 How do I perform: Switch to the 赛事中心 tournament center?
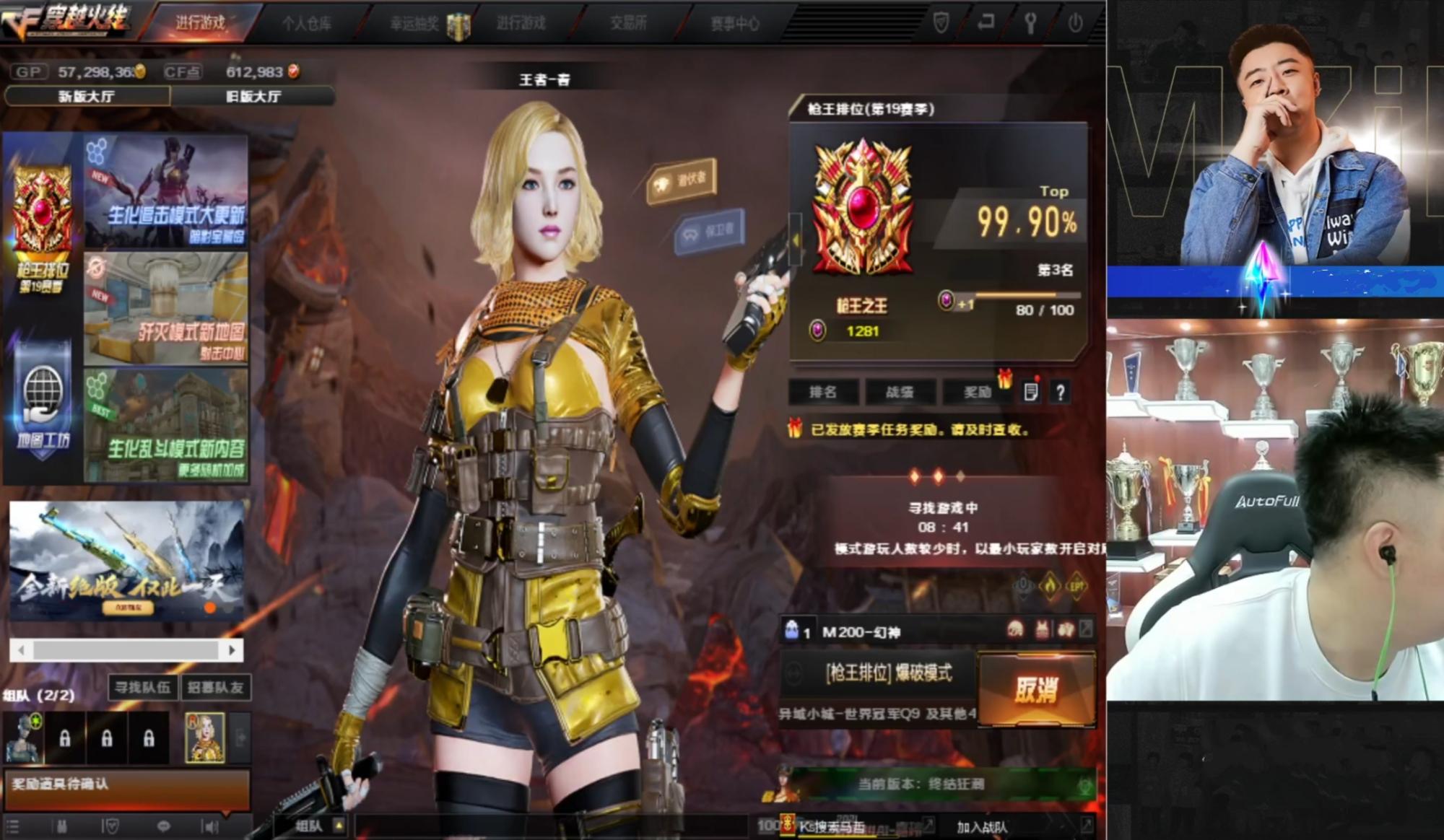(x=734, y=24)
